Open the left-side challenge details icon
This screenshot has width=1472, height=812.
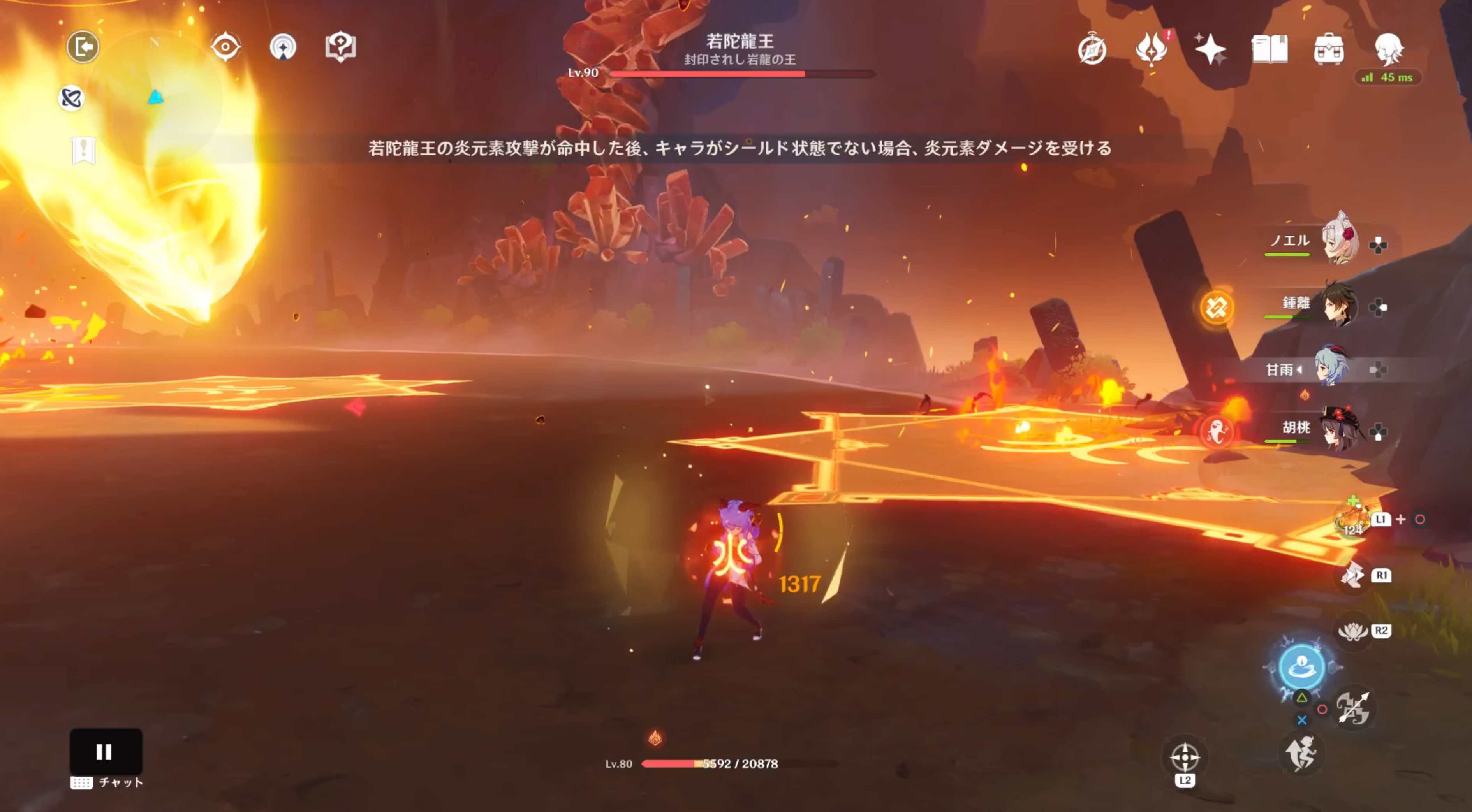point(71,98)
